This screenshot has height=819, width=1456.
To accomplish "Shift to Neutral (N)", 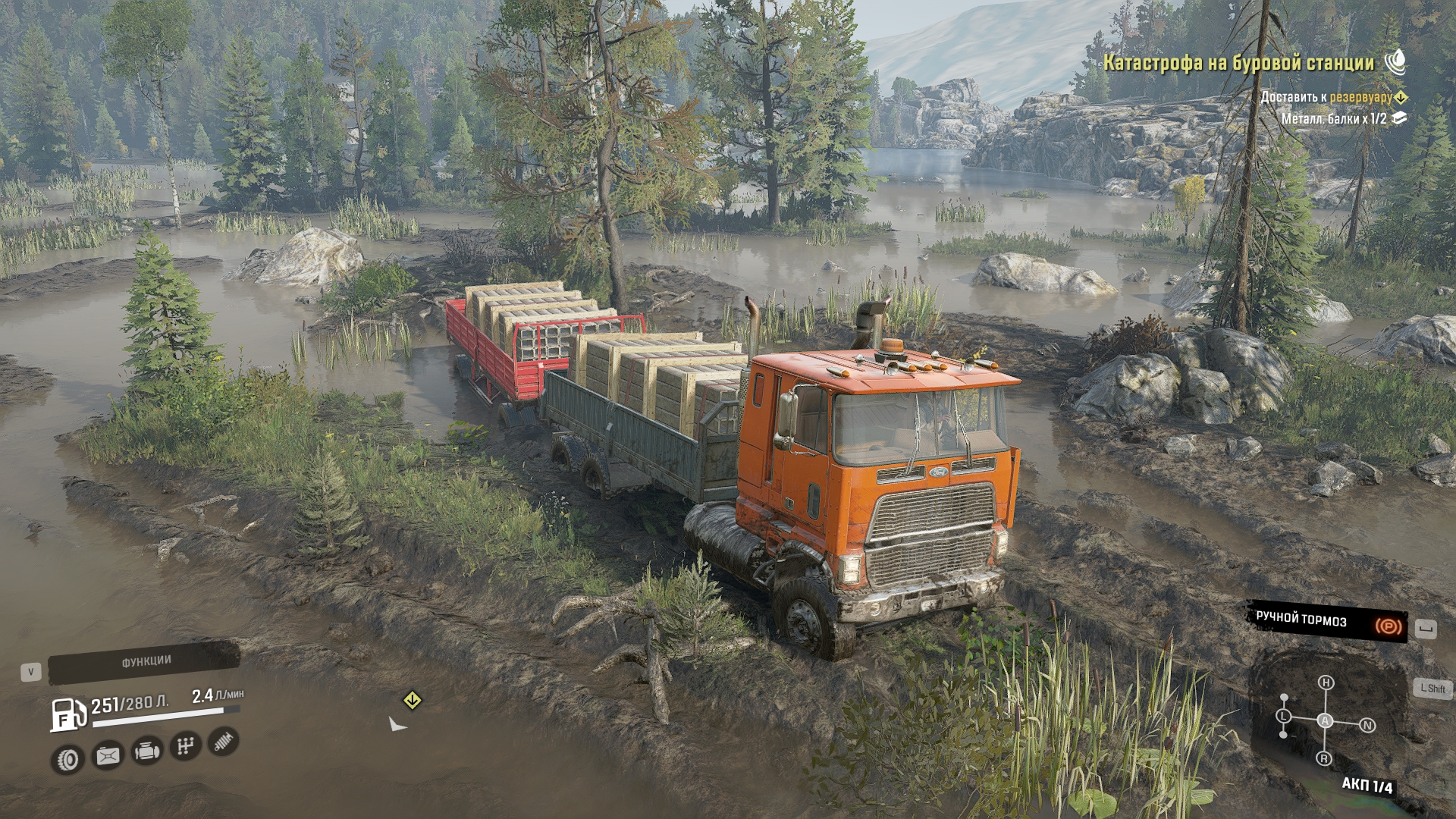I will click(x=1367, y=726).
